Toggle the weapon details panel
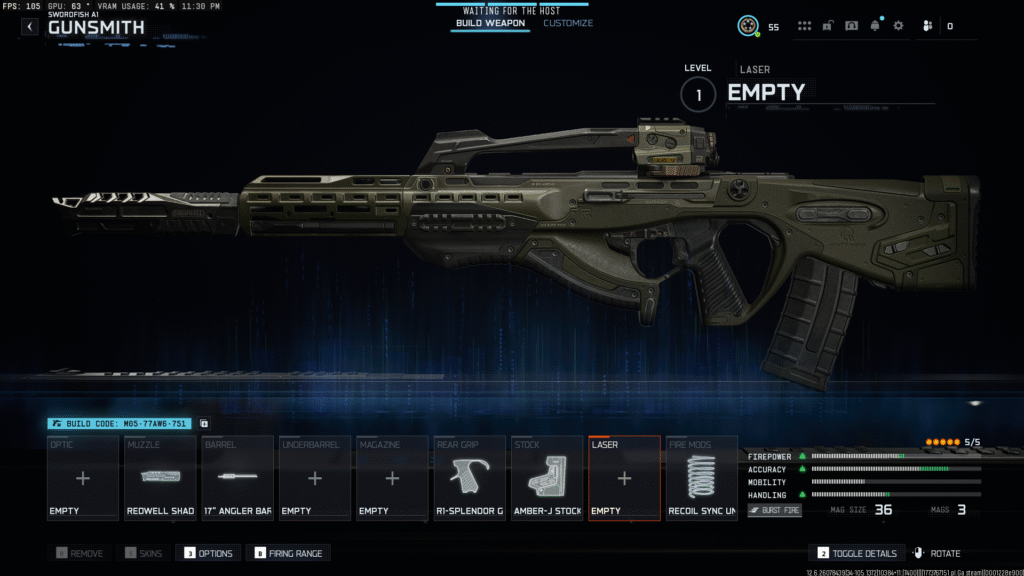The width and height of the screenshot is (1024, 576). [857, 553]
